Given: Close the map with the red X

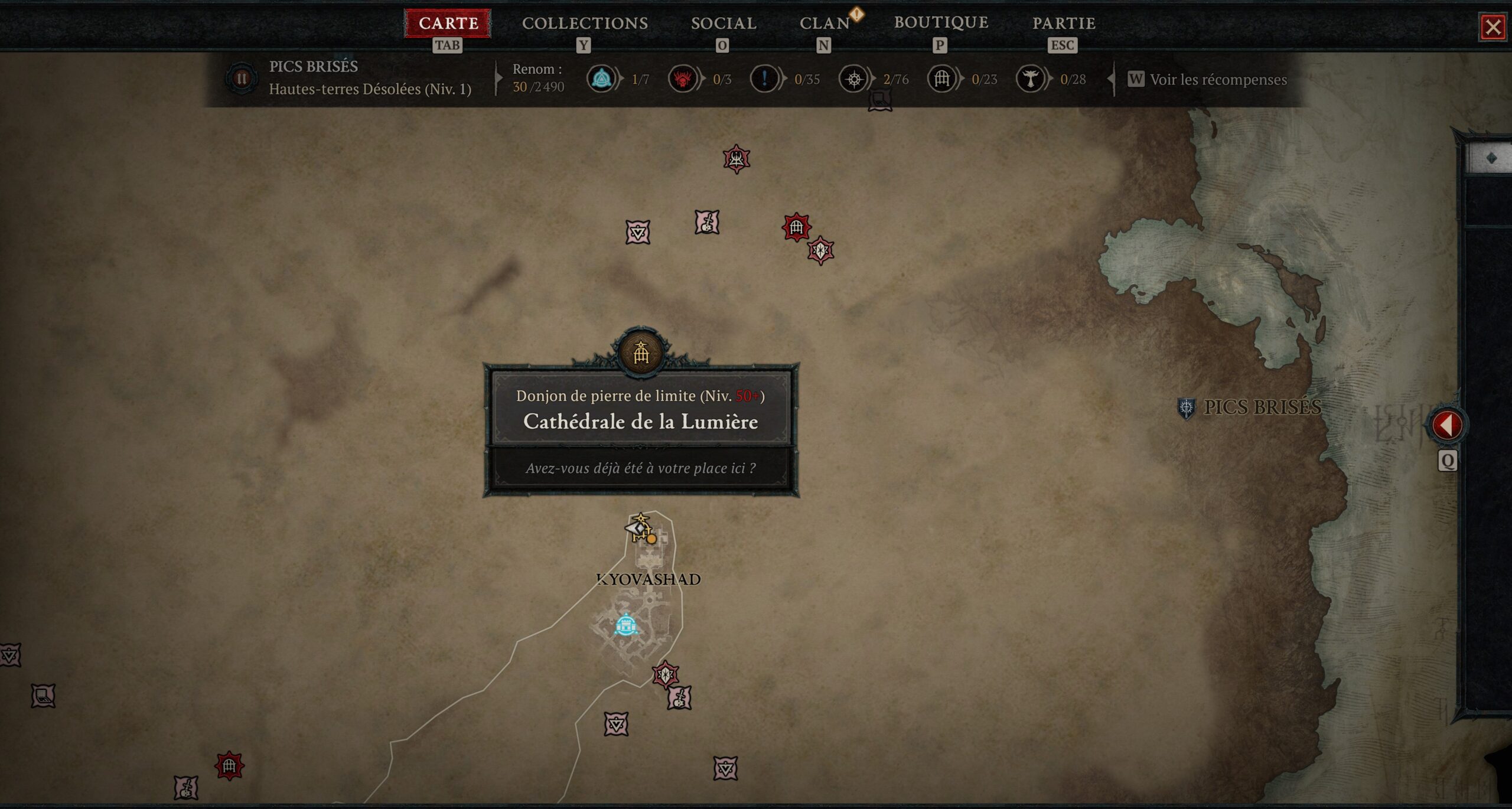Looking at the screenshot, I should point(1493,27).
